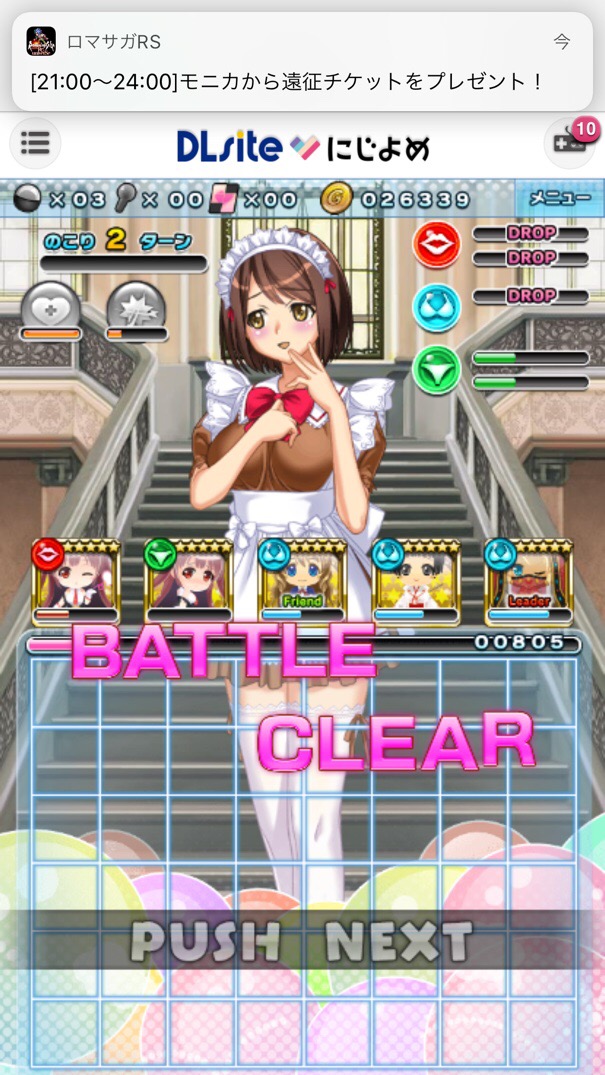Screen dimensions: 605x1075
Task: Tap PUSH NEXT to continue
Action: (x=301, y=941)
